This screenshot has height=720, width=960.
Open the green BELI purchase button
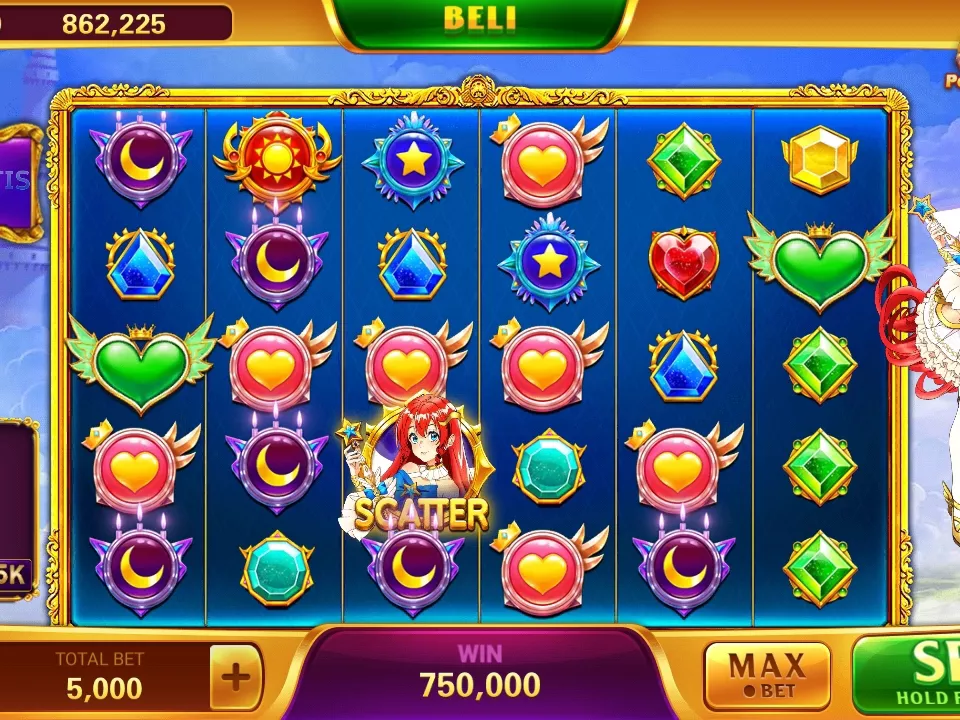pyautogui.click(x=479, y=22)
